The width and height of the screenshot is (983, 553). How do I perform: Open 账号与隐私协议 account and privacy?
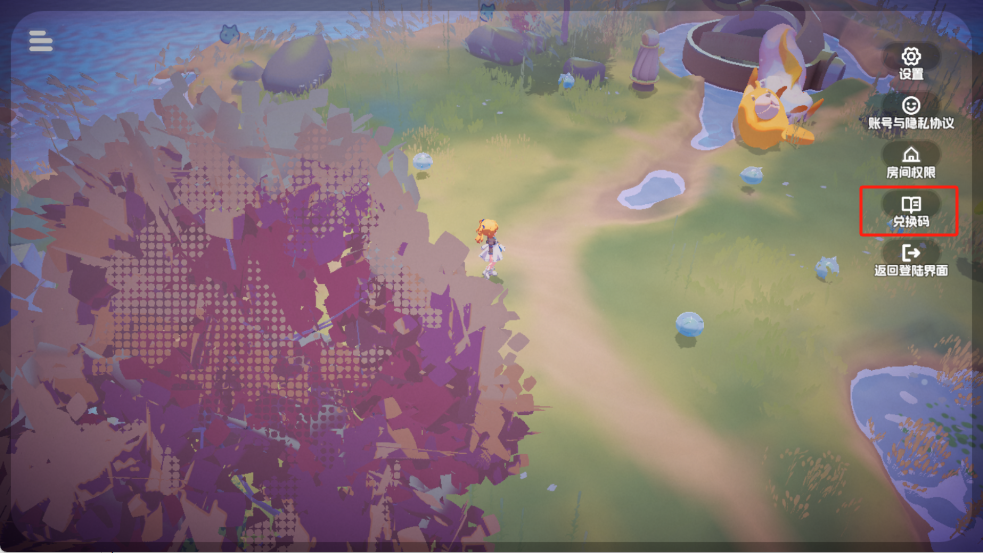[x=910, y=111]
